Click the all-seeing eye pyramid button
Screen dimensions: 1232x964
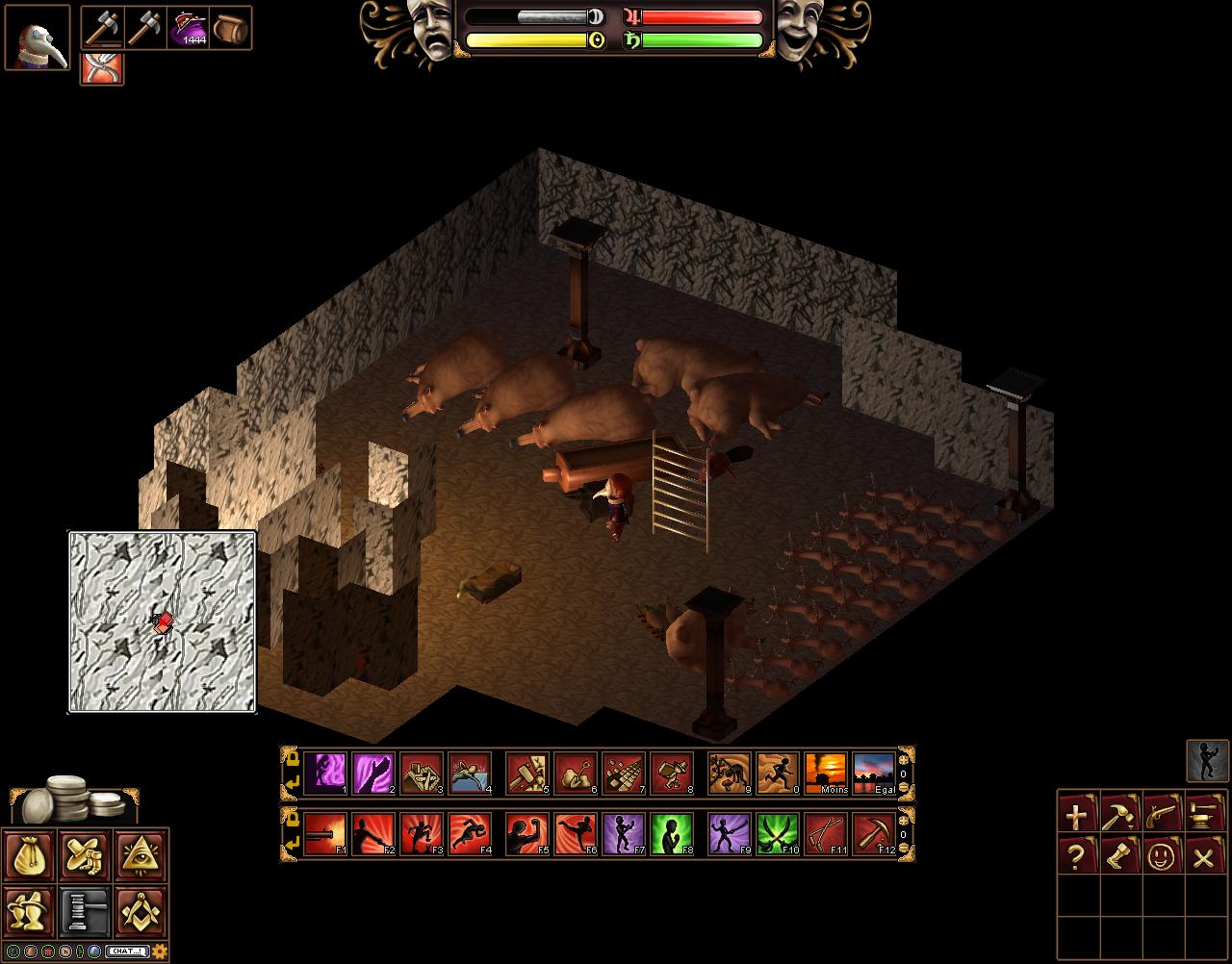pos(141,854)
